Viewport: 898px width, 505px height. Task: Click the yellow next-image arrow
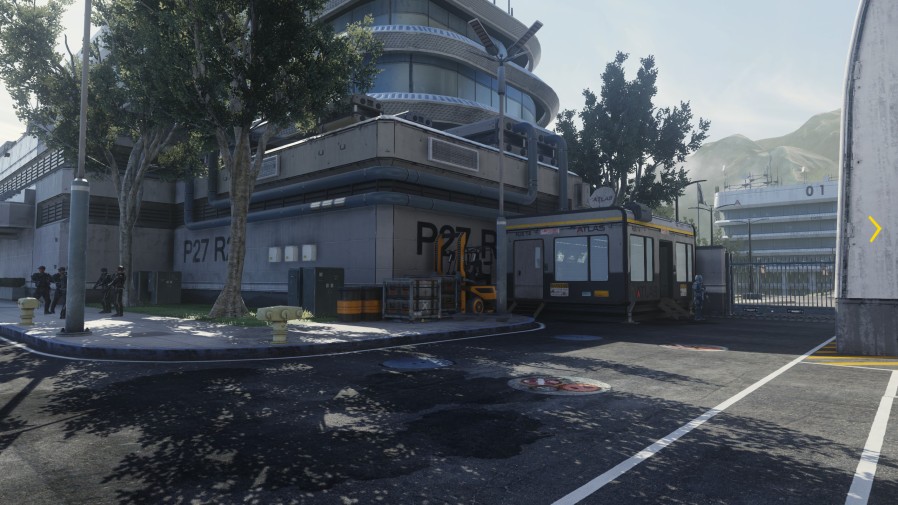click(x=874, y=229)
